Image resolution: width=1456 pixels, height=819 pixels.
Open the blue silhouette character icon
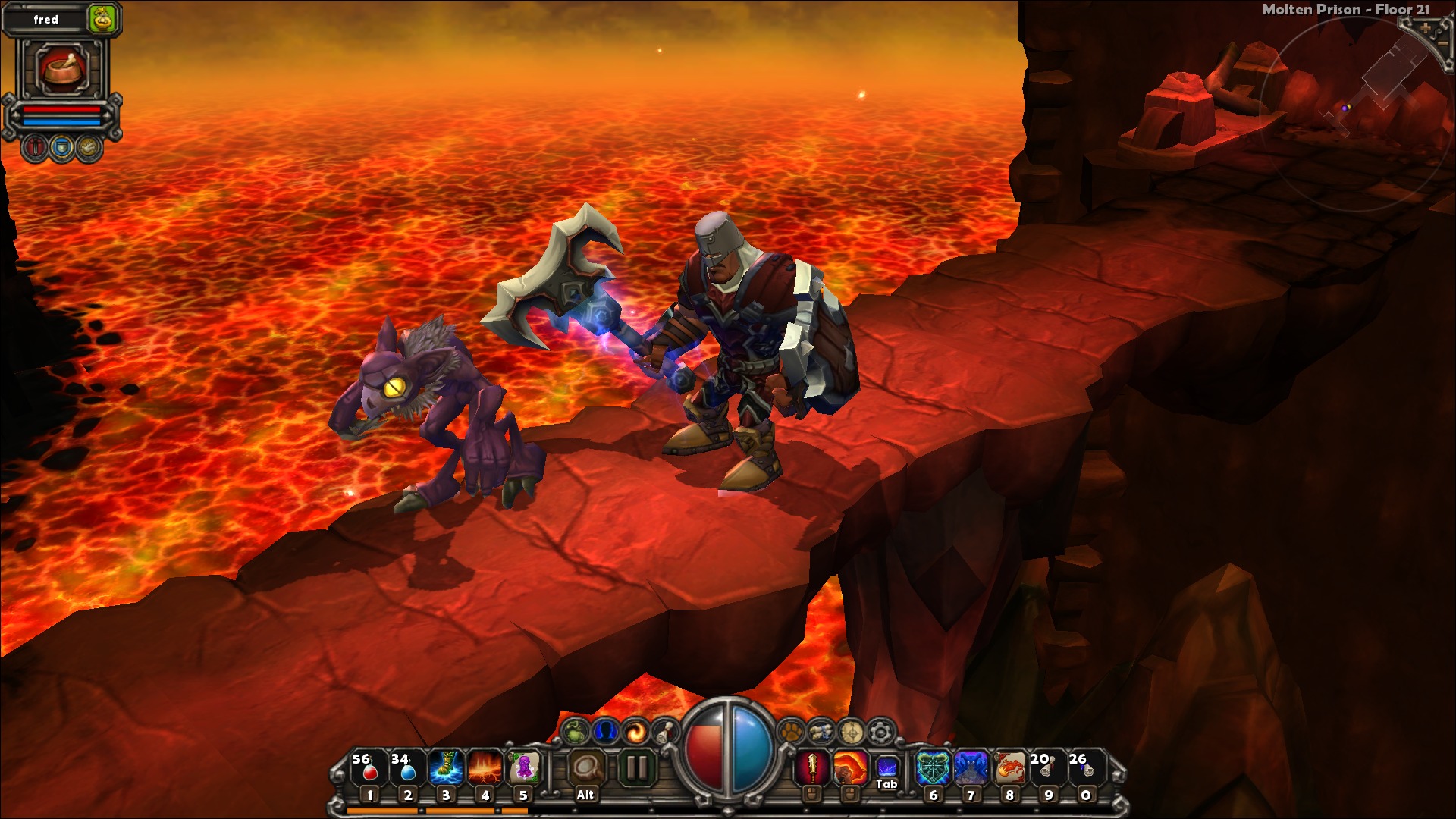[x=605, y=732]
